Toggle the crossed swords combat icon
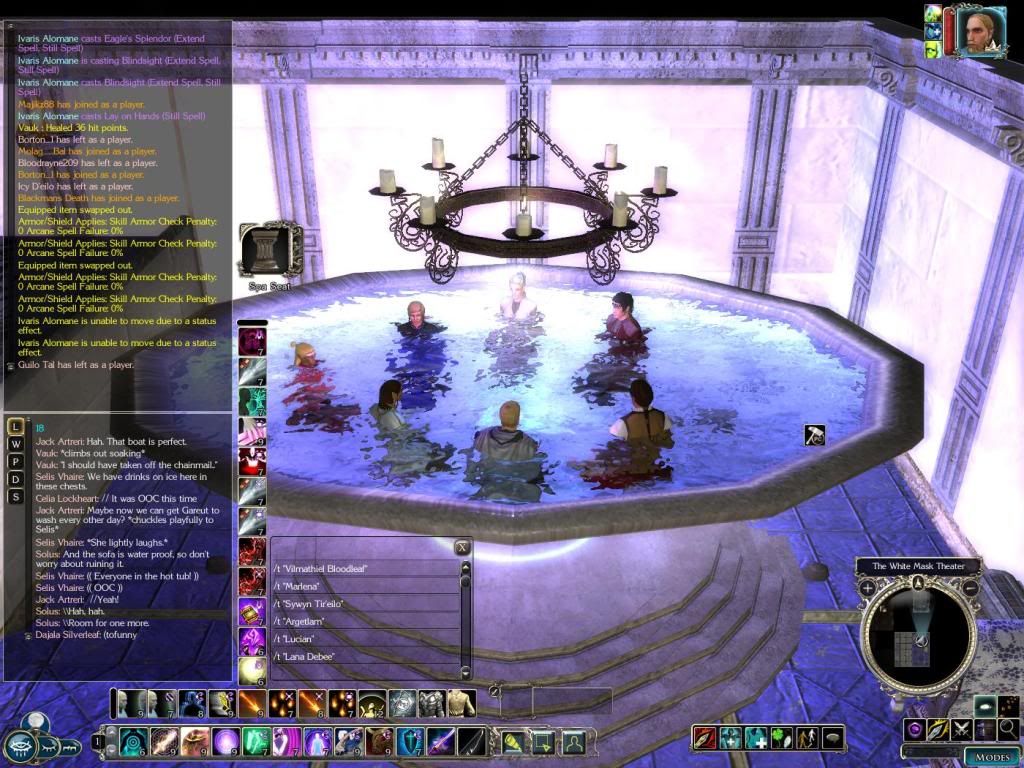 962,729
